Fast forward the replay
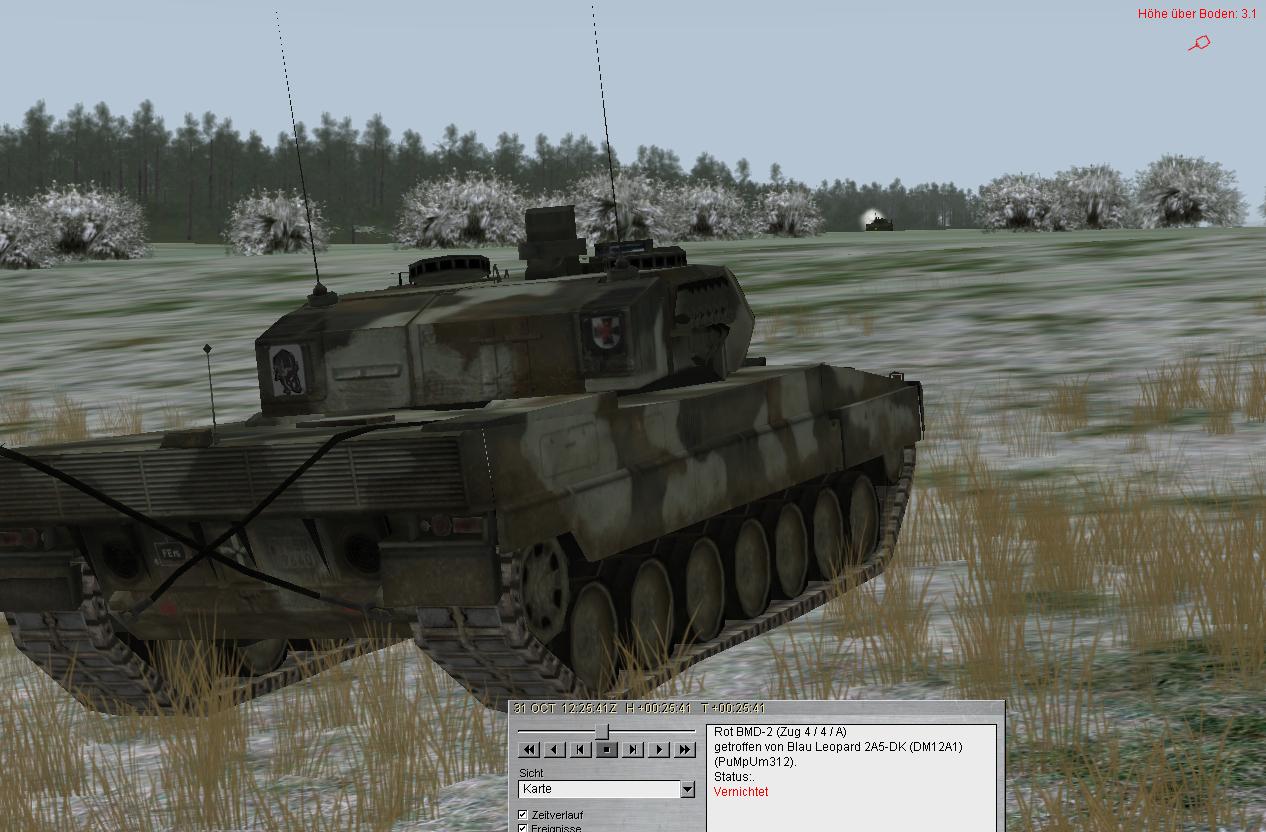The image size is (1266, 832). [x=685, y=750]
